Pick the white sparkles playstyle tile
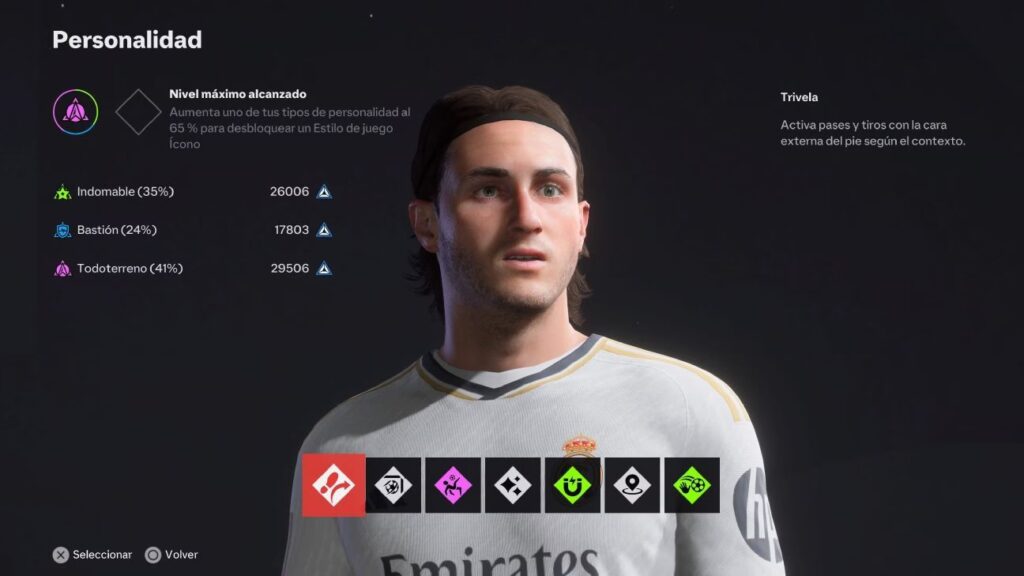The height and width of the screenshot is (576, 1024). (x=513, y=486)
